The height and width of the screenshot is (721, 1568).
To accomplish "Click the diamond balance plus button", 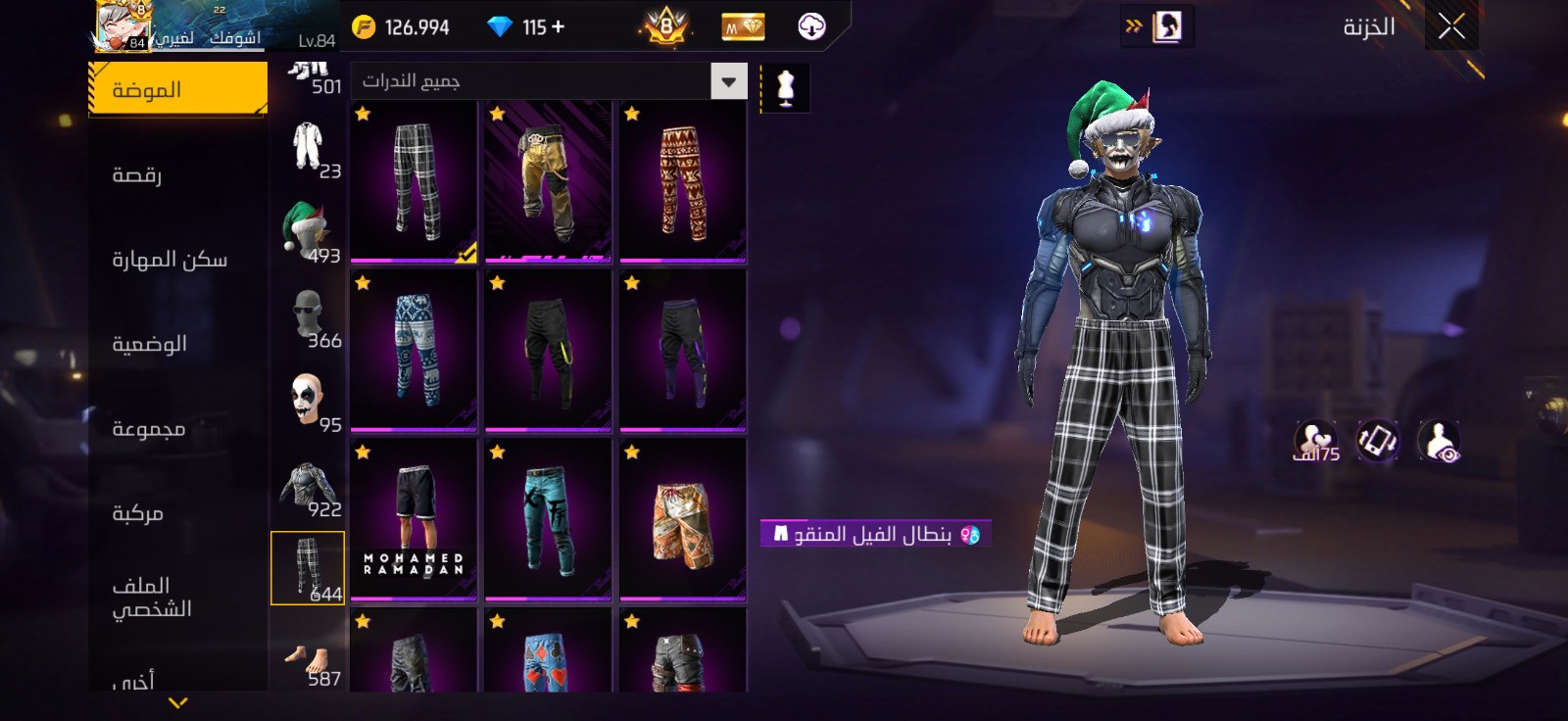I will 559,27.
